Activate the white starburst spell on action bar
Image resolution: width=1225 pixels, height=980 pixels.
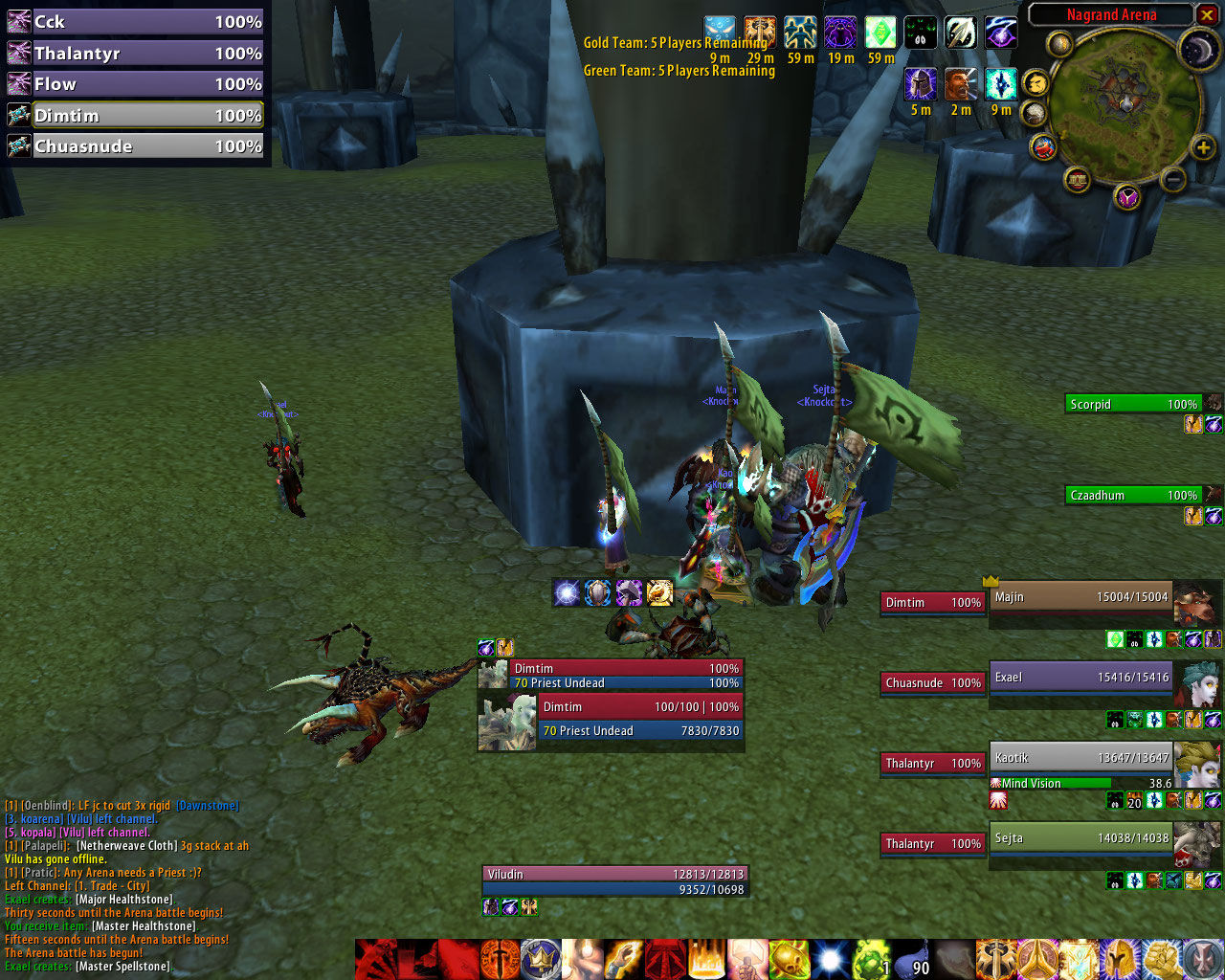830,959
